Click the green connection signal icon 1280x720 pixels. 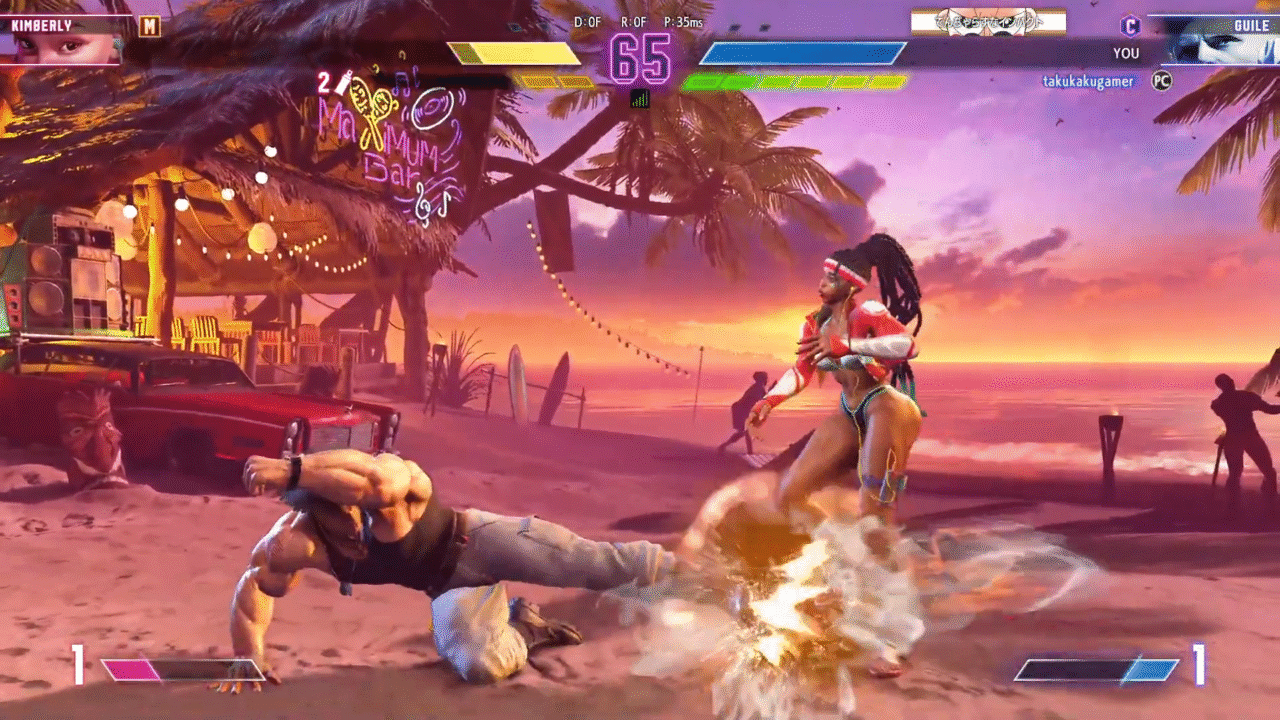(640, 98)
